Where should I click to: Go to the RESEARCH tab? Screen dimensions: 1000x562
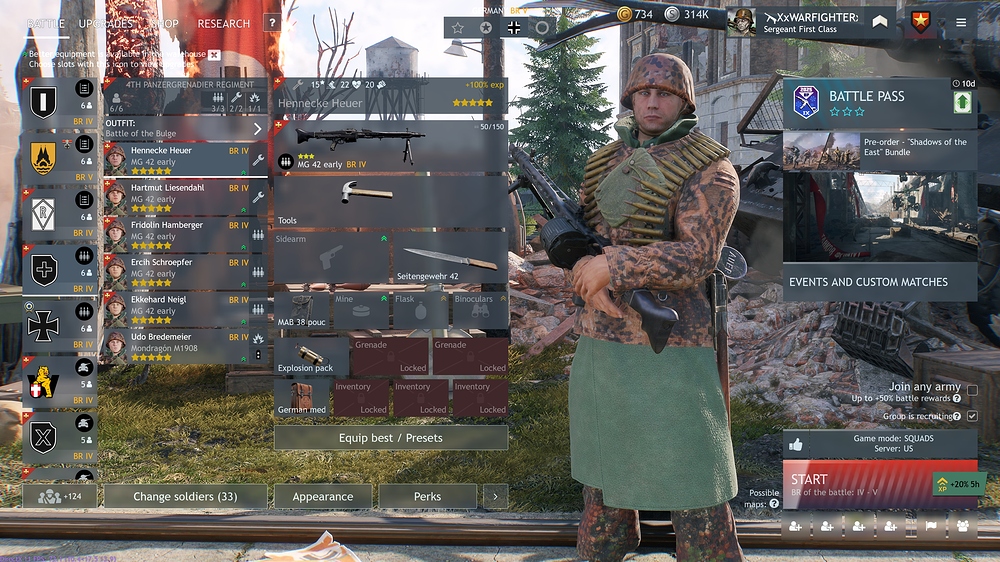(224, 23)
